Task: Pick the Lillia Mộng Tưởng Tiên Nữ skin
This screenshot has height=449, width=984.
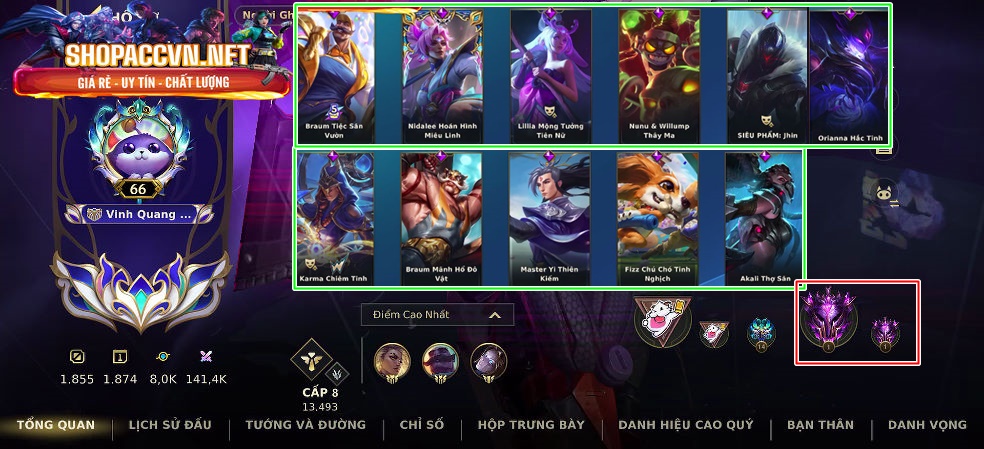Action: pos(550,75)
